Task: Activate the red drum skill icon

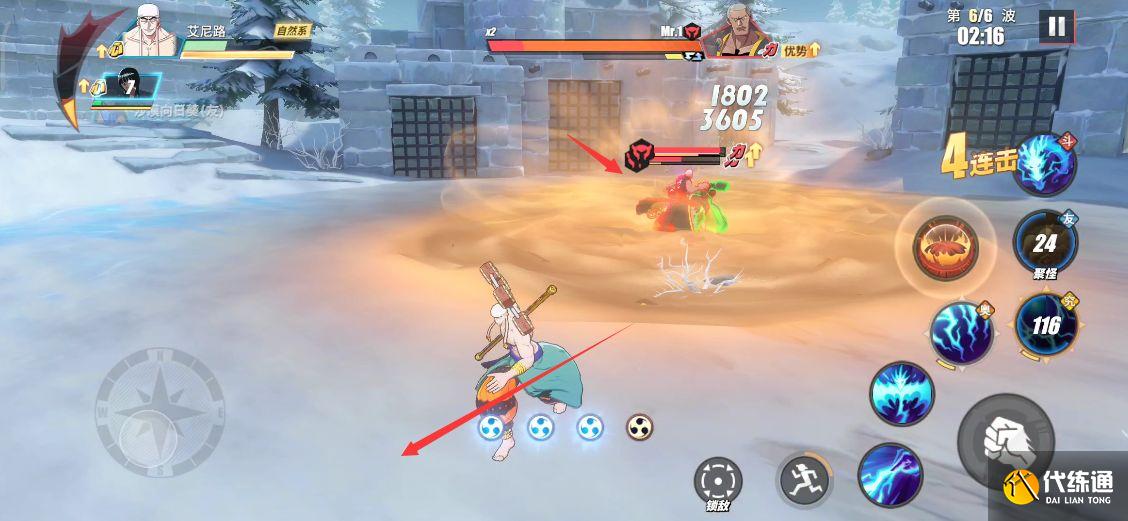Action: point(945,246)
